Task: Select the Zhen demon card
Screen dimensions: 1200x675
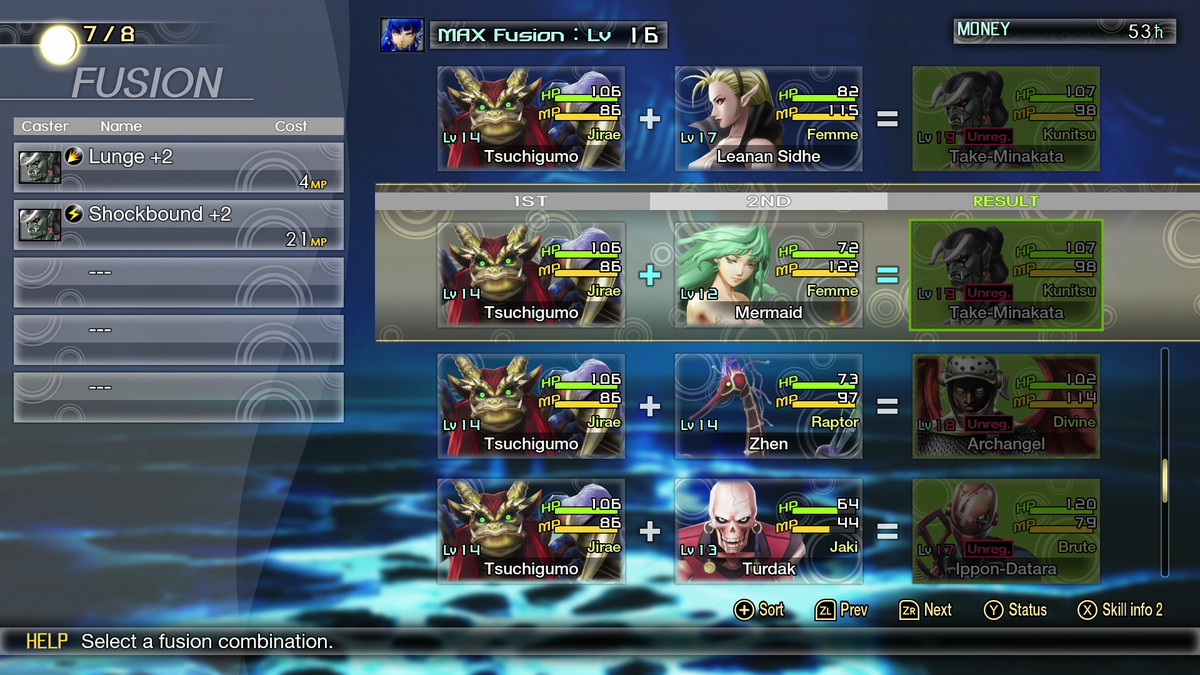Action: [x=768, y=406]
